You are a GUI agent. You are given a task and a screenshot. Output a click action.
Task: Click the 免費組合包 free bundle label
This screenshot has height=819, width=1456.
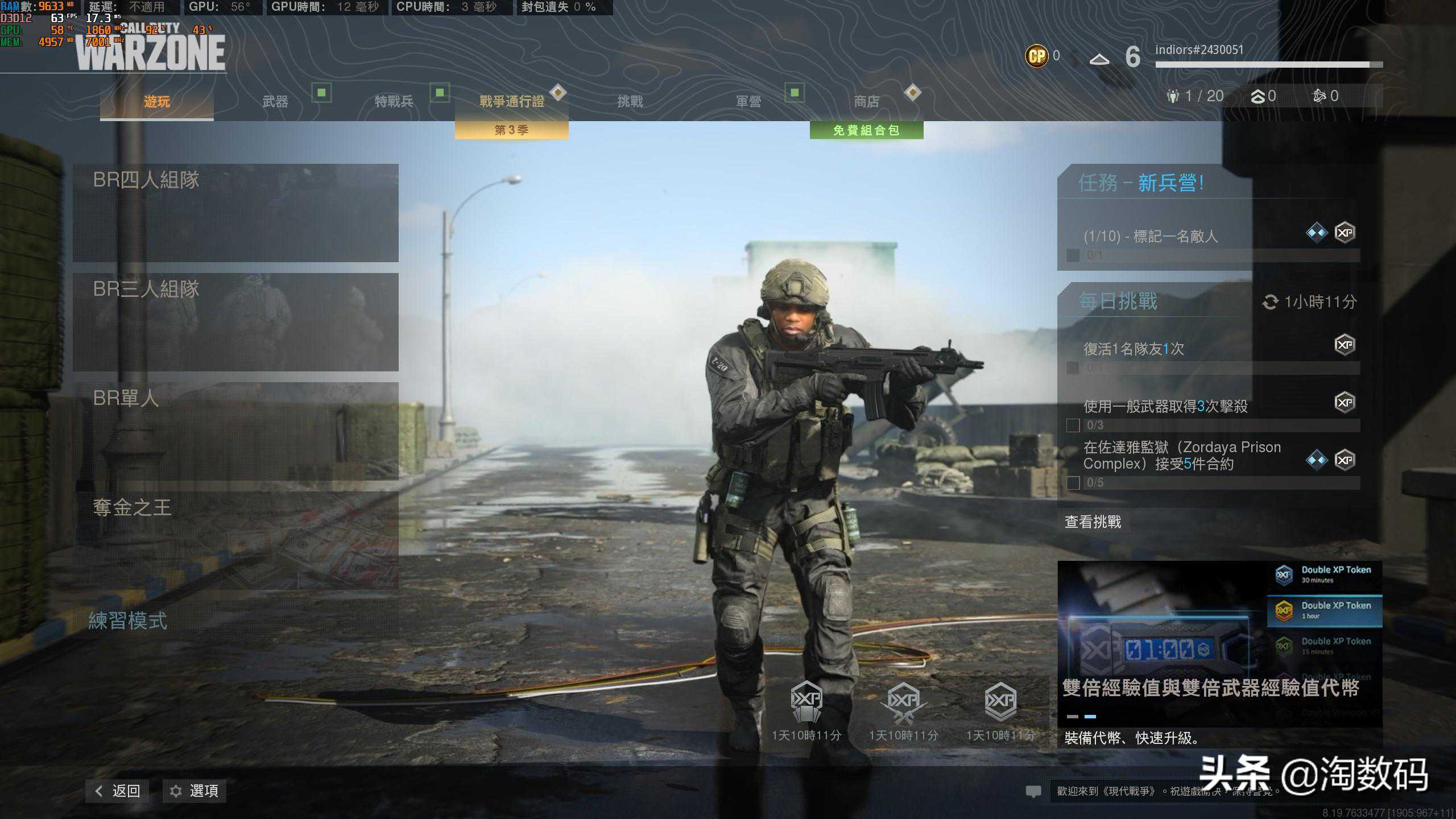click(x=866, y=130)
